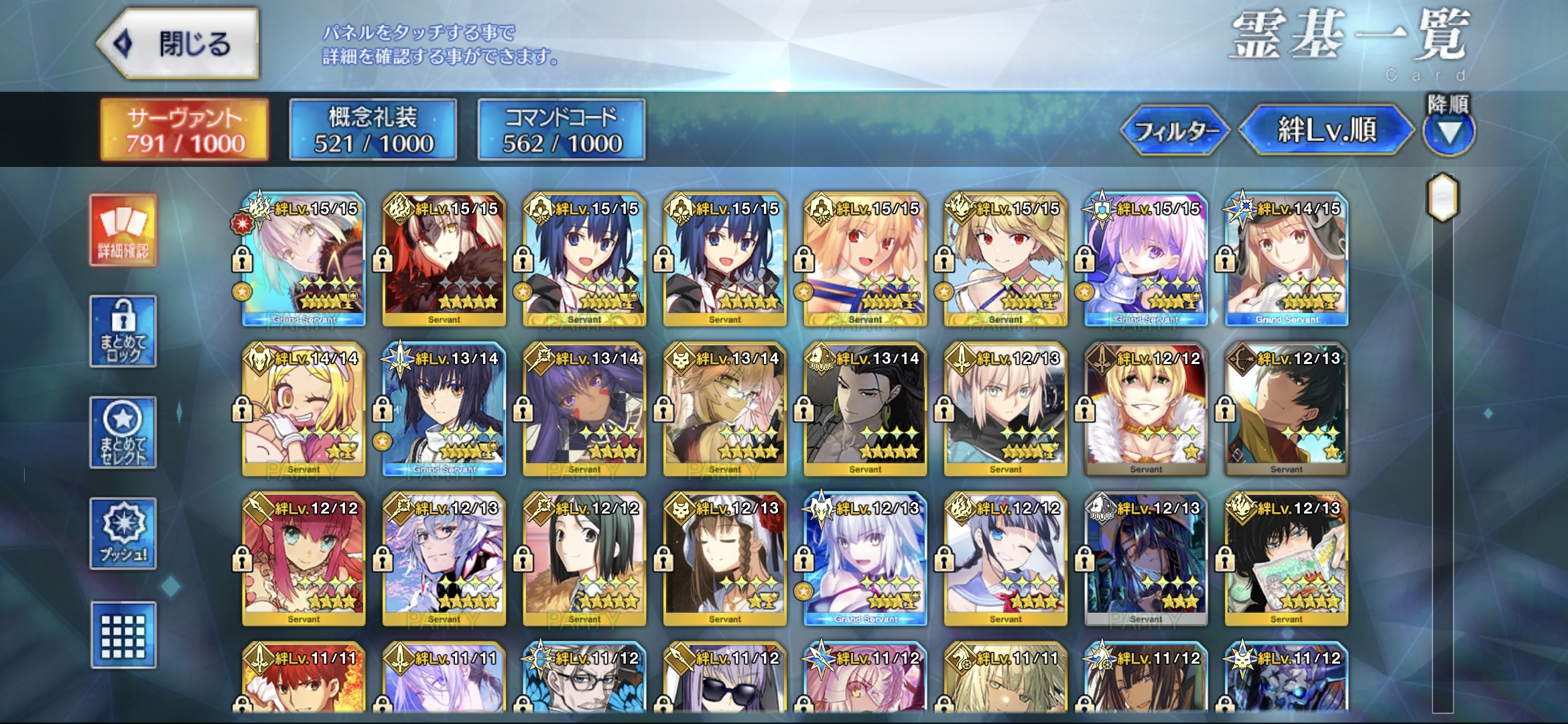Change the 絆Lv.順 sort order

pyautogui.click(x=1326, y=130)
